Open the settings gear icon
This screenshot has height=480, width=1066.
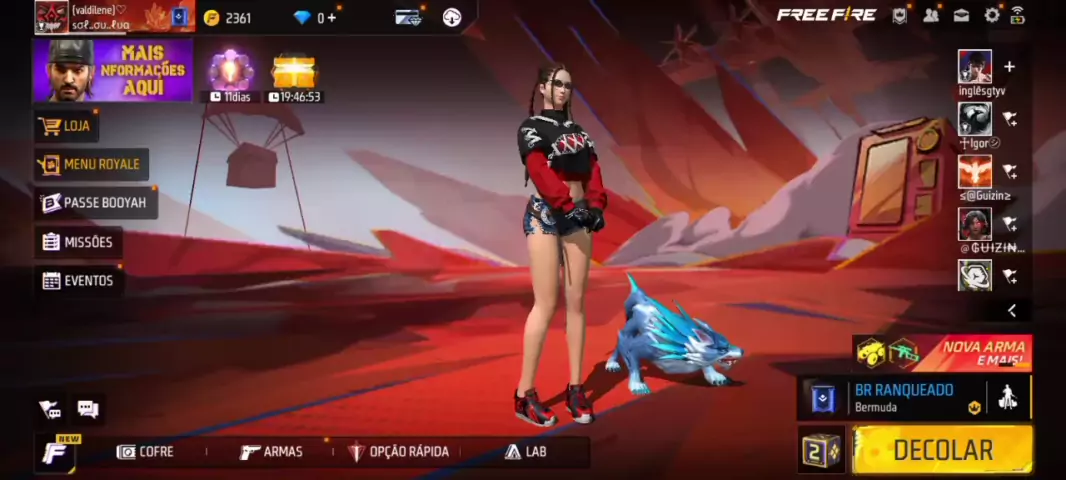pos(992,15)
